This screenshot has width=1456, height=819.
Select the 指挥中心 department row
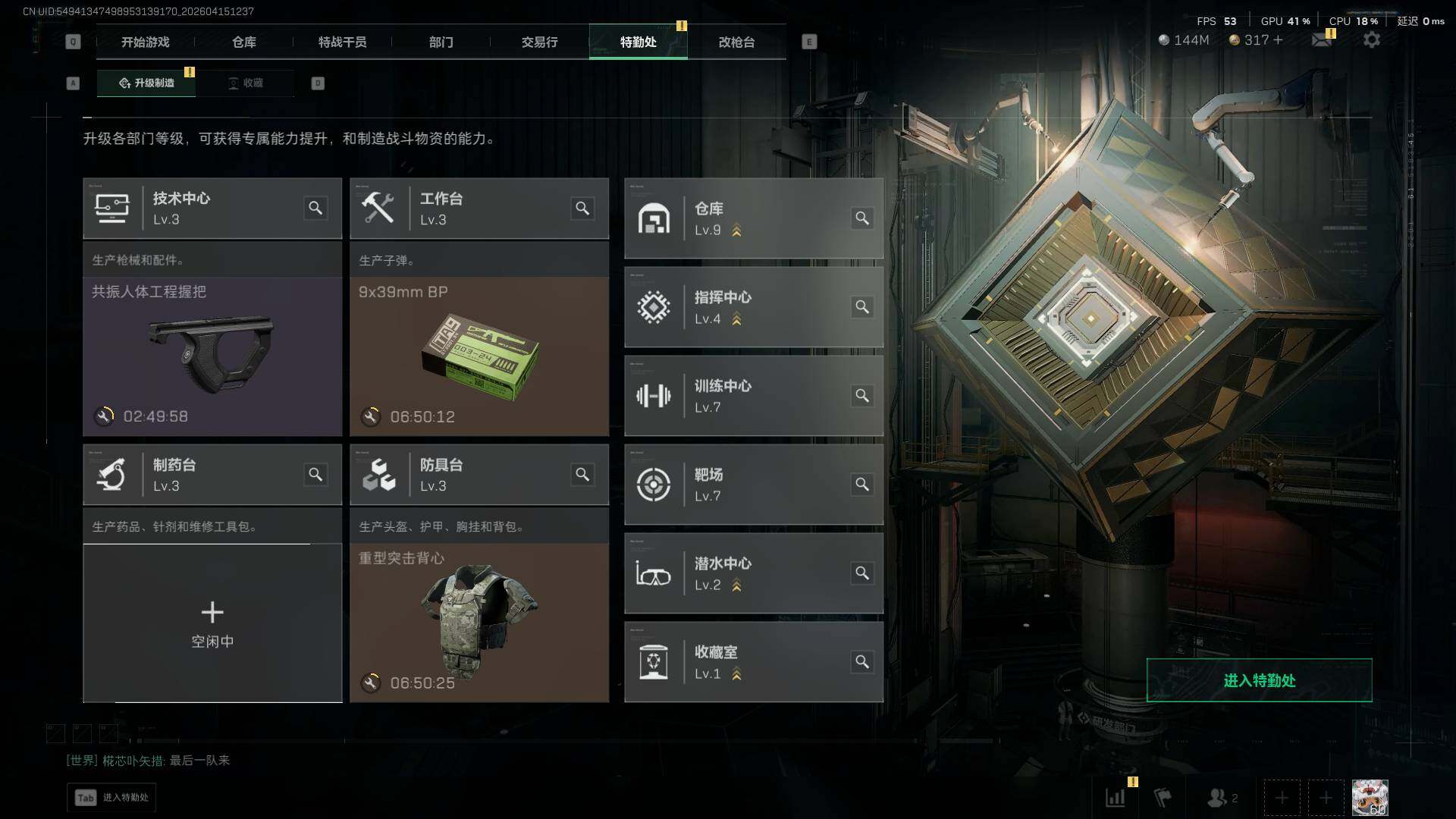(753, 307)
